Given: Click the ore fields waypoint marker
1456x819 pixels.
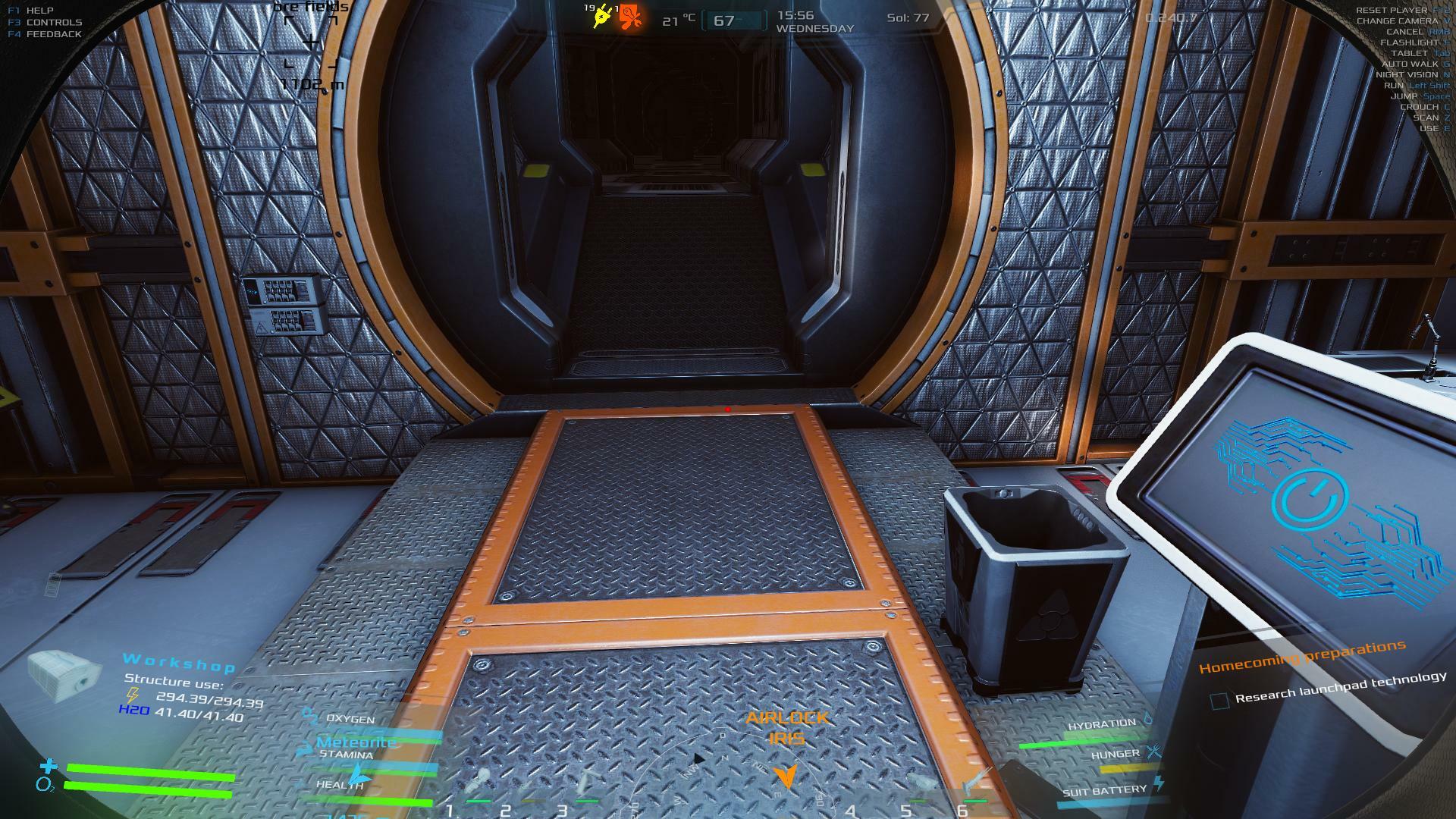Looking at the screenshot, I should click(312, 42).
